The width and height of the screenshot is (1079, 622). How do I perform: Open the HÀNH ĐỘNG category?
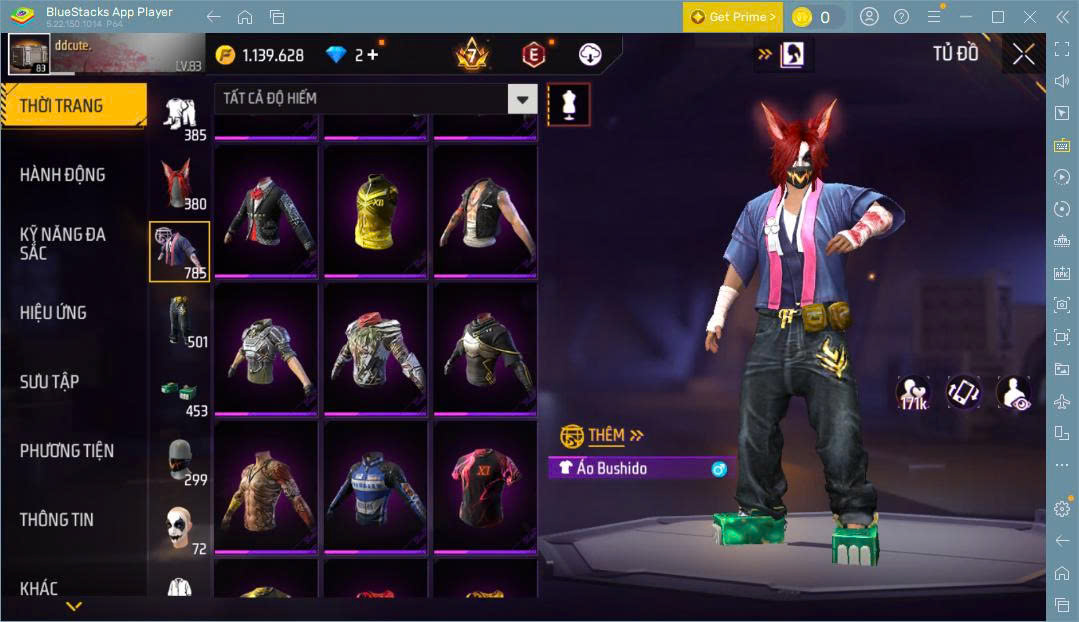62,175
